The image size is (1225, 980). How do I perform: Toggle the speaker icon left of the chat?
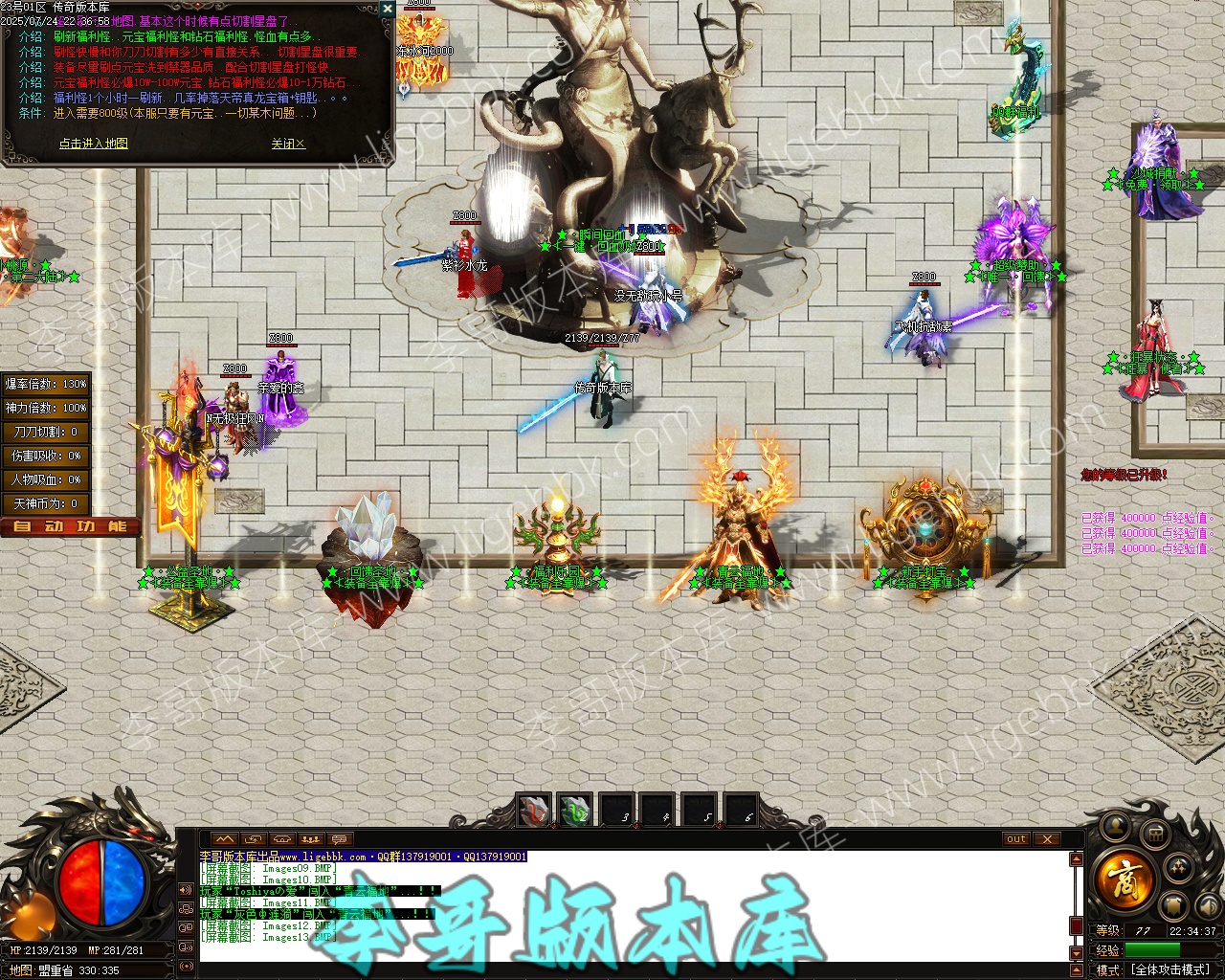185,890
